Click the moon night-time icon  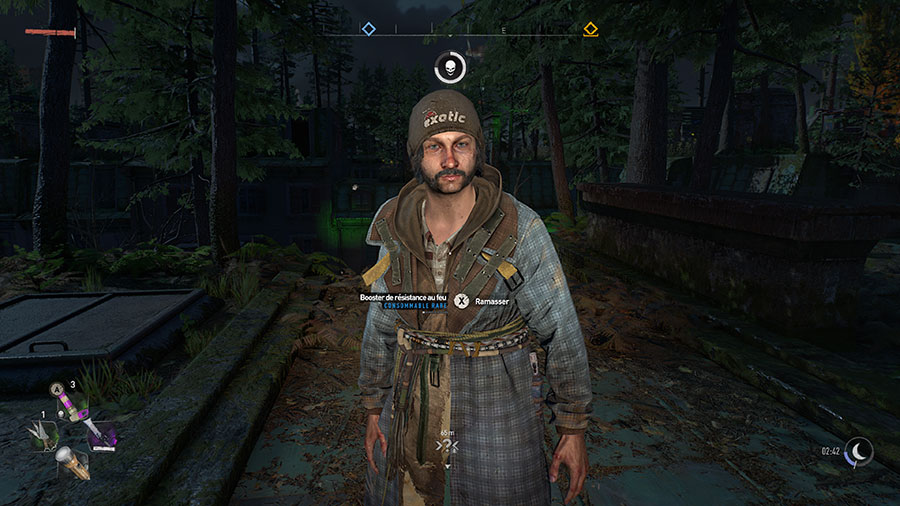(858, 452)
